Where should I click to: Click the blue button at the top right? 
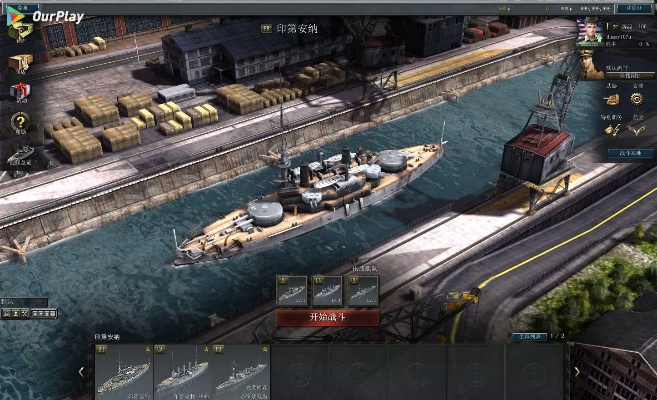pyautogui.click(x=632, y=9)
